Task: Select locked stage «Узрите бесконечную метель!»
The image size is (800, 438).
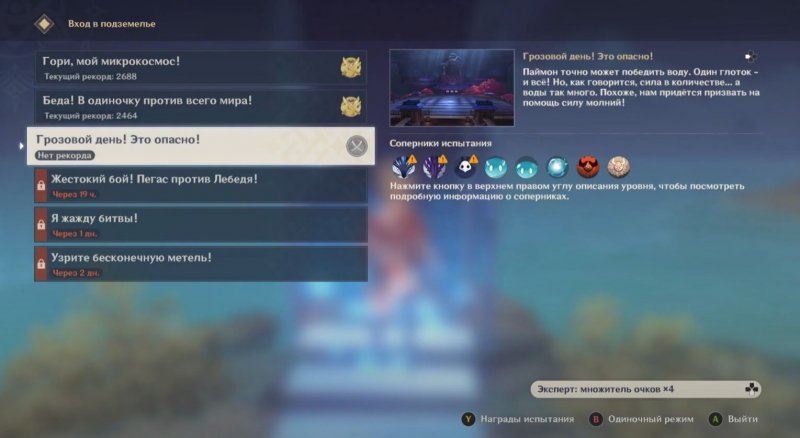Action: click(200, 263)
